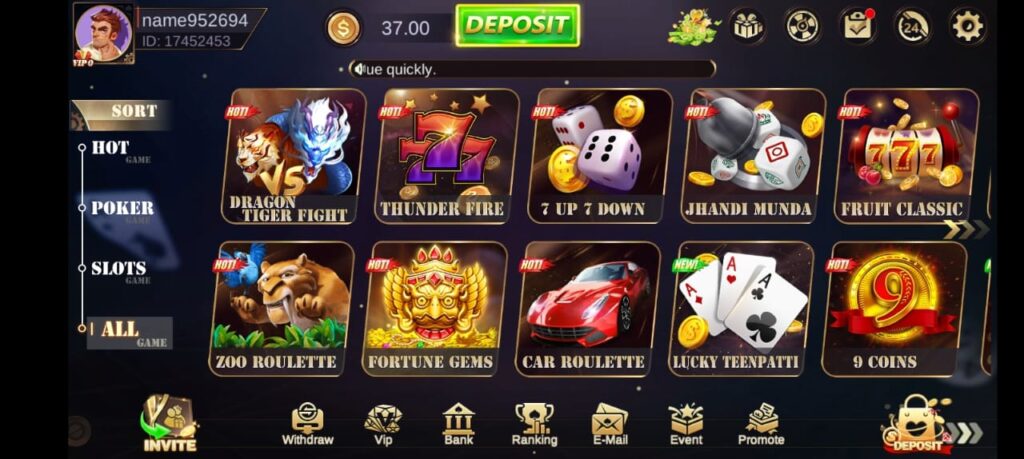The height and width of the screenshot is (459, 1024).
Task: Launch the Car Roulette game
Action: point(587,308)
